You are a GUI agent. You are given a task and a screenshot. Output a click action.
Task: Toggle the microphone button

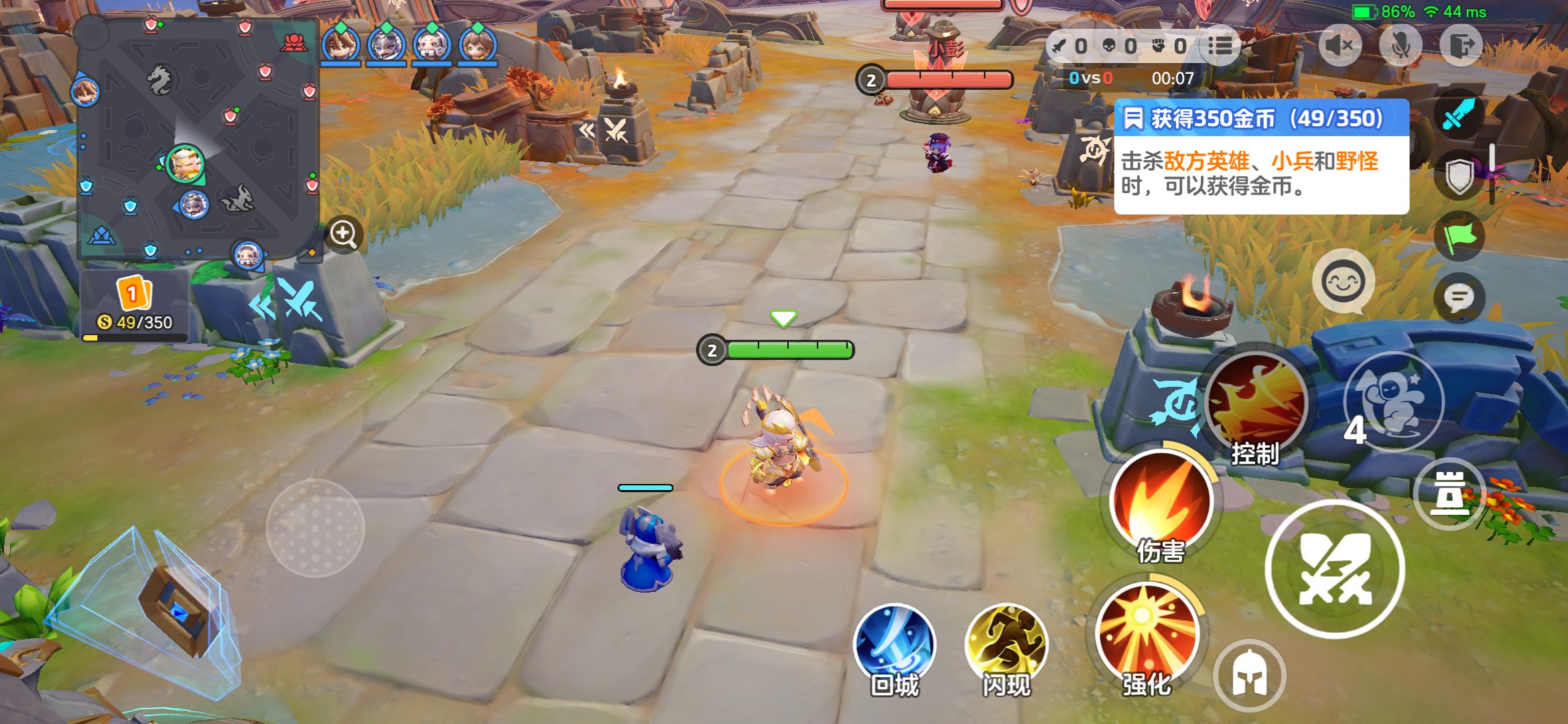(x=1400, y=46)
